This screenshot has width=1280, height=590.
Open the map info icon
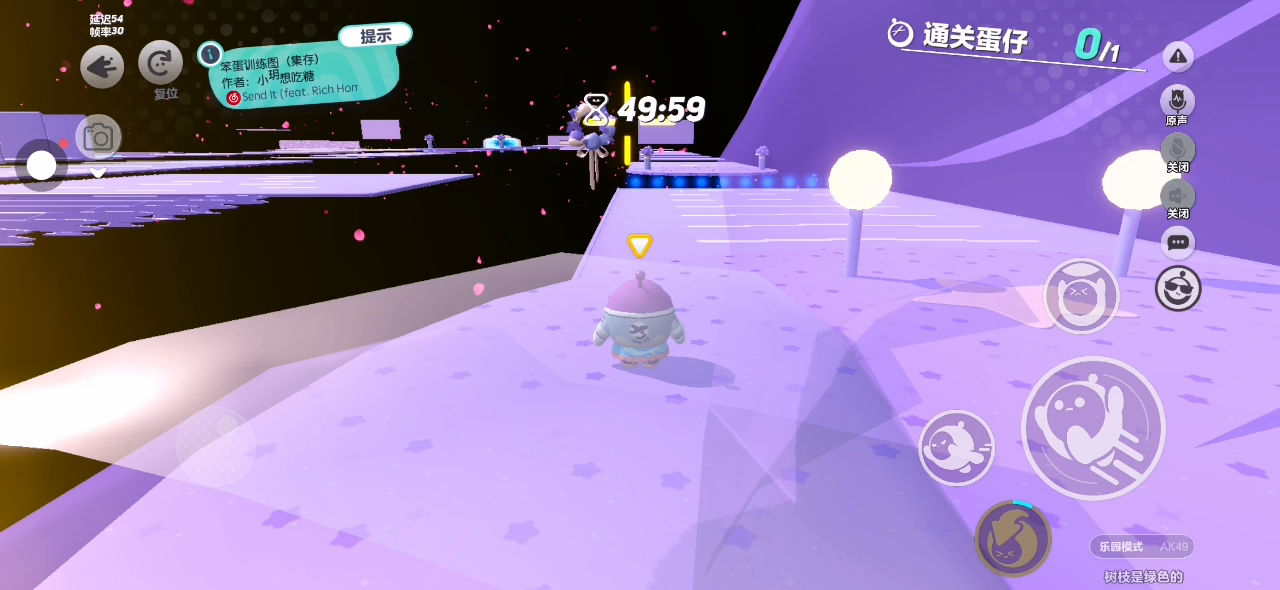click(210, 54)
